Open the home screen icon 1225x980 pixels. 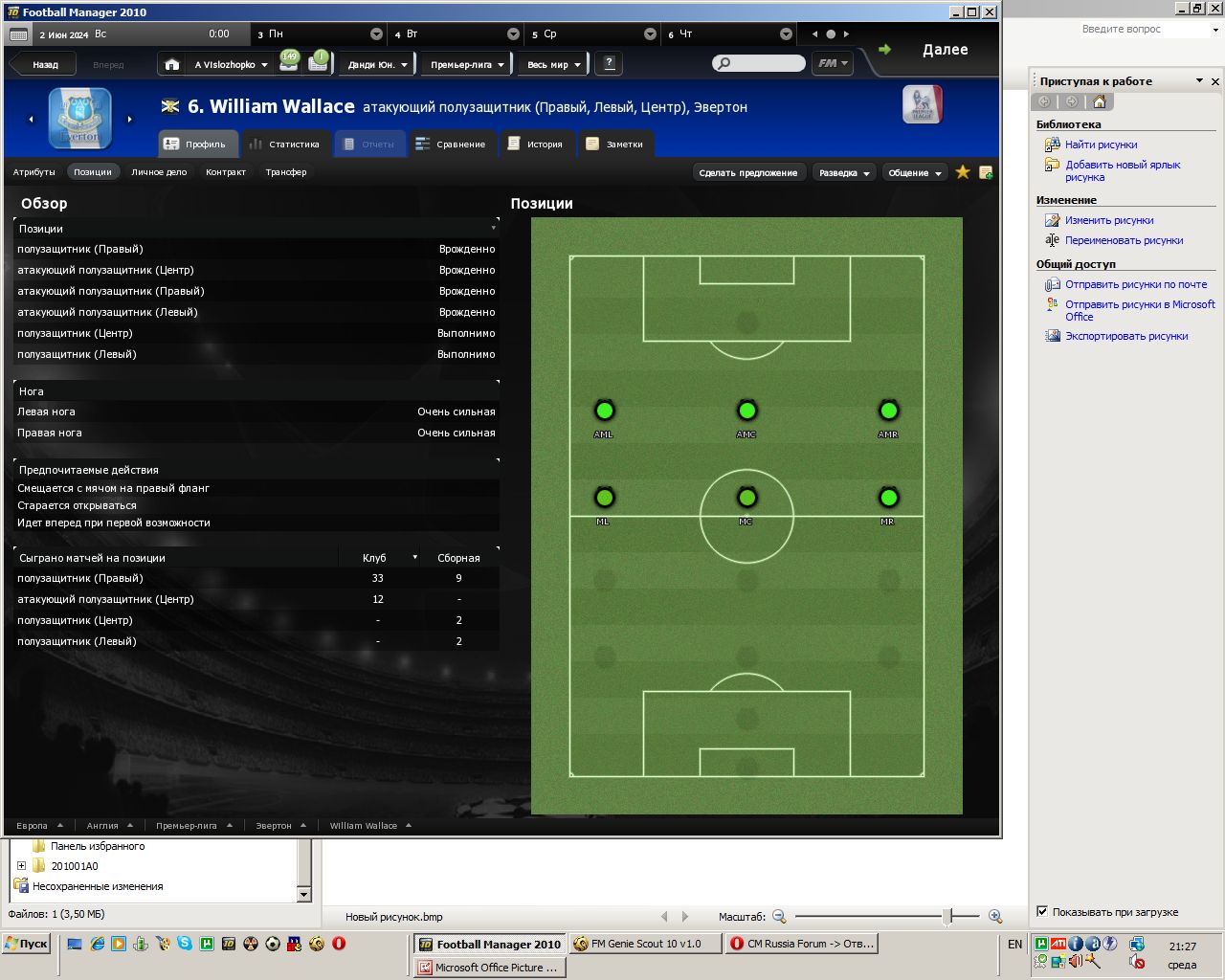pyautogui.click(x=172, y=64)
